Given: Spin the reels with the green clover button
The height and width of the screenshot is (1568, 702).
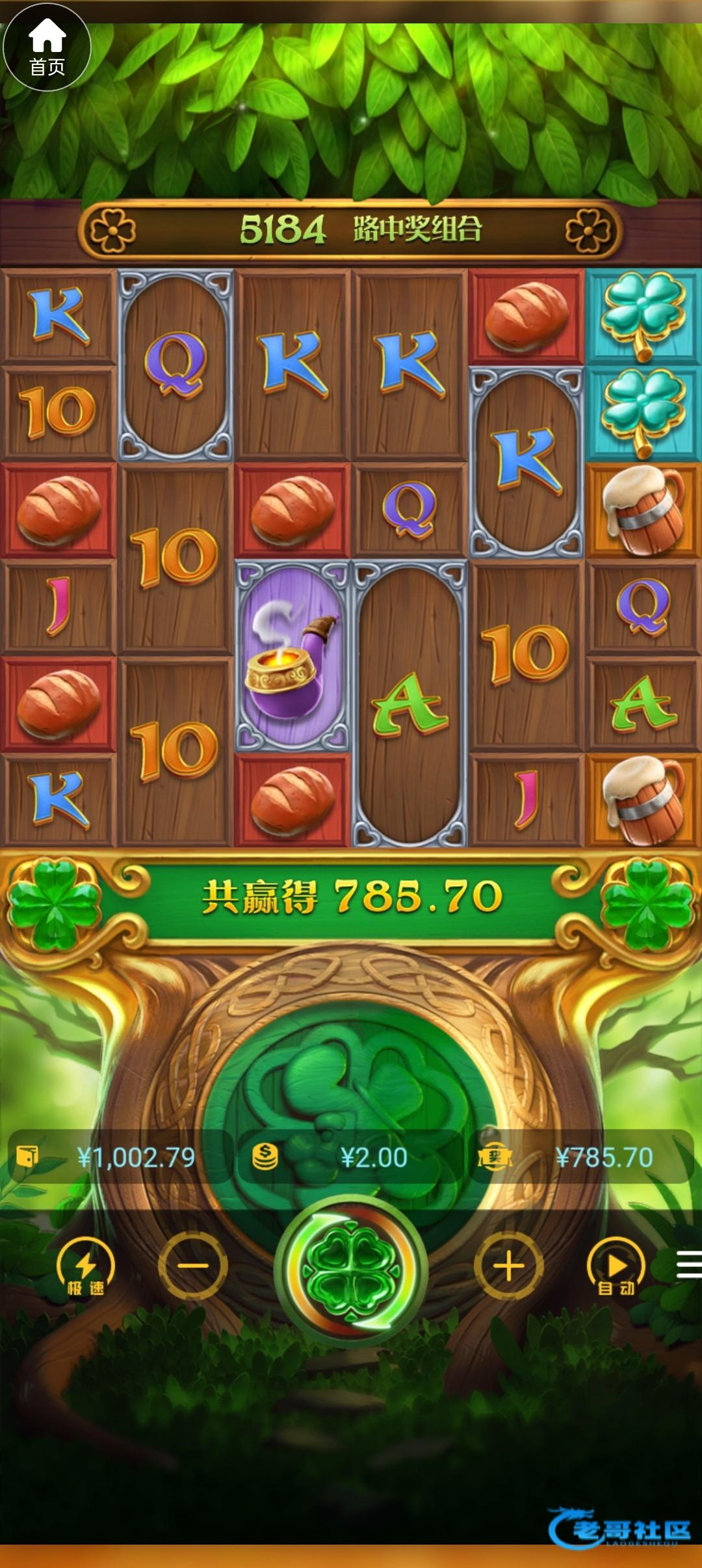Looking at the screenshot, I should (351, 1267).
